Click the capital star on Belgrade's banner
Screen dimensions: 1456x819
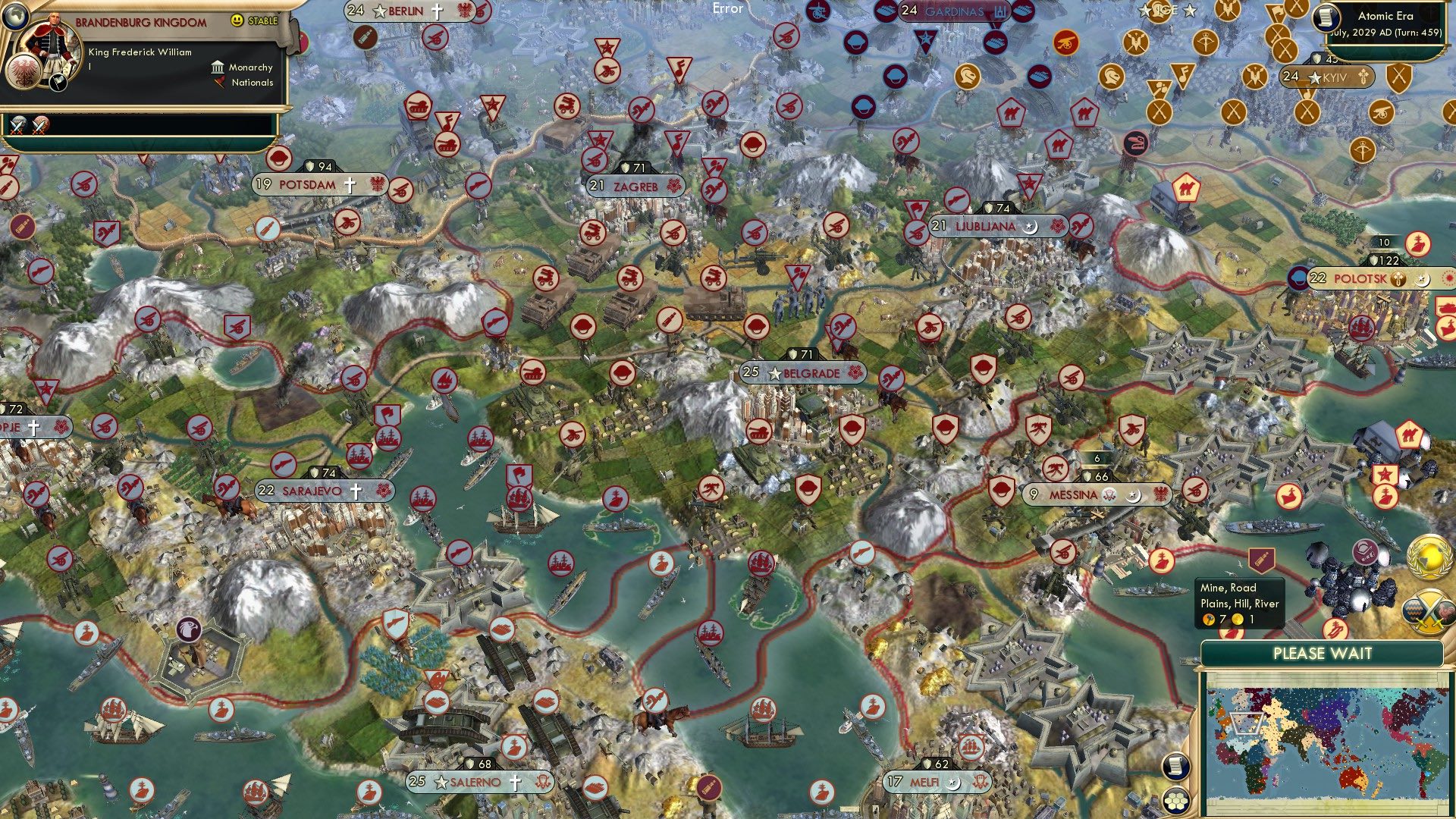[774, 373]
